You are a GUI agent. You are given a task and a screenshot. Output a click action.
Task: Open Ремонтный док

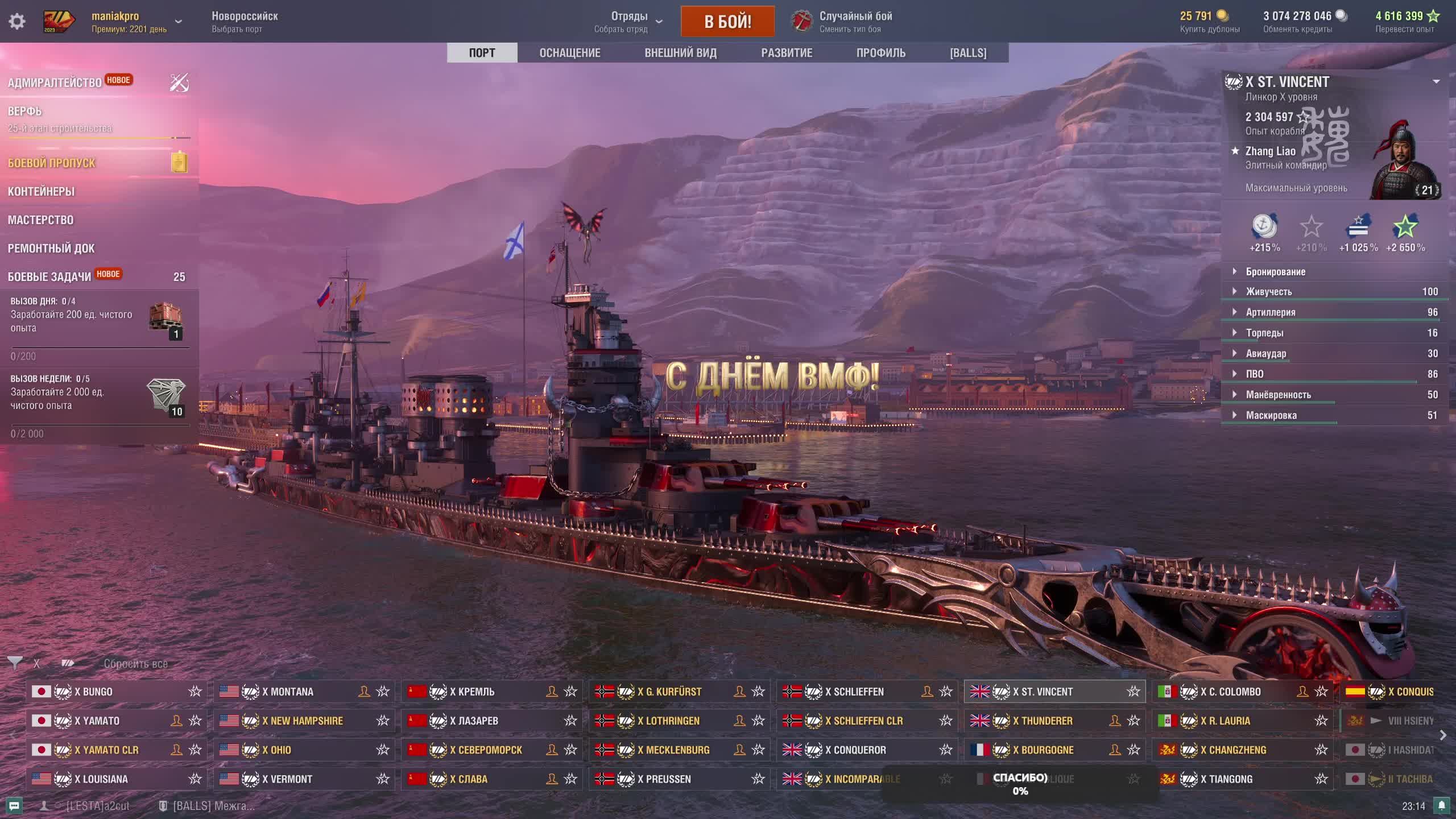click(51, 249)
